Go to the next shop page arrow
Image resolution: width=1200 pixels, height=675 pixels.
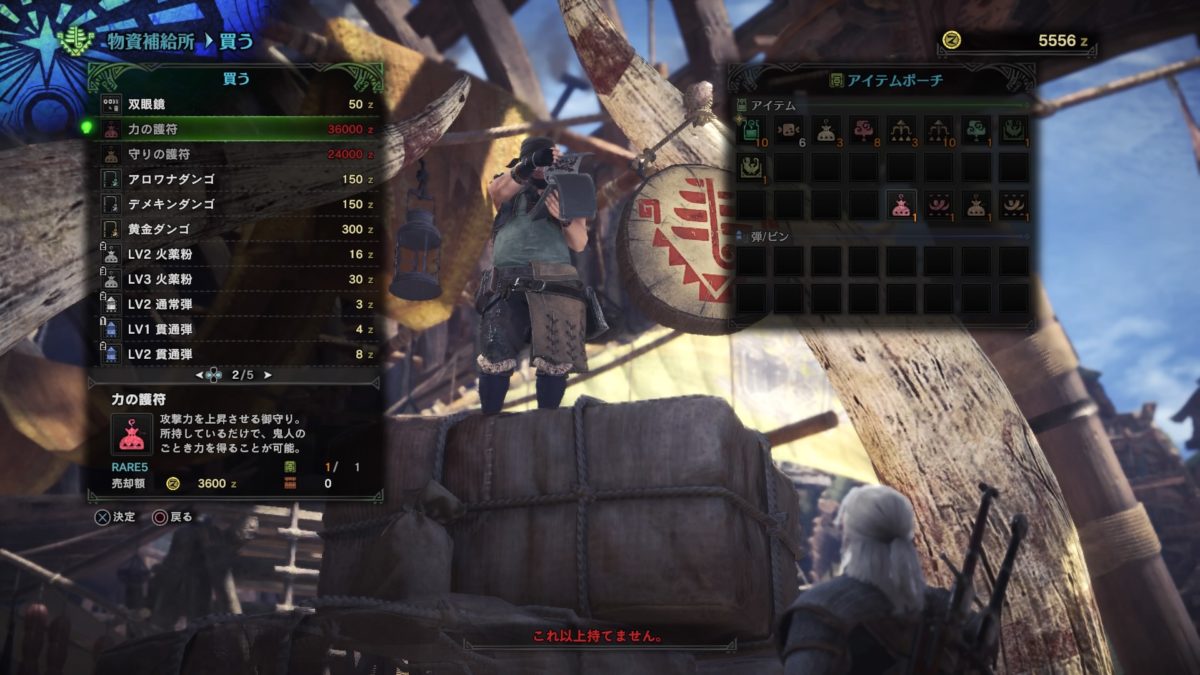[267, 376]
